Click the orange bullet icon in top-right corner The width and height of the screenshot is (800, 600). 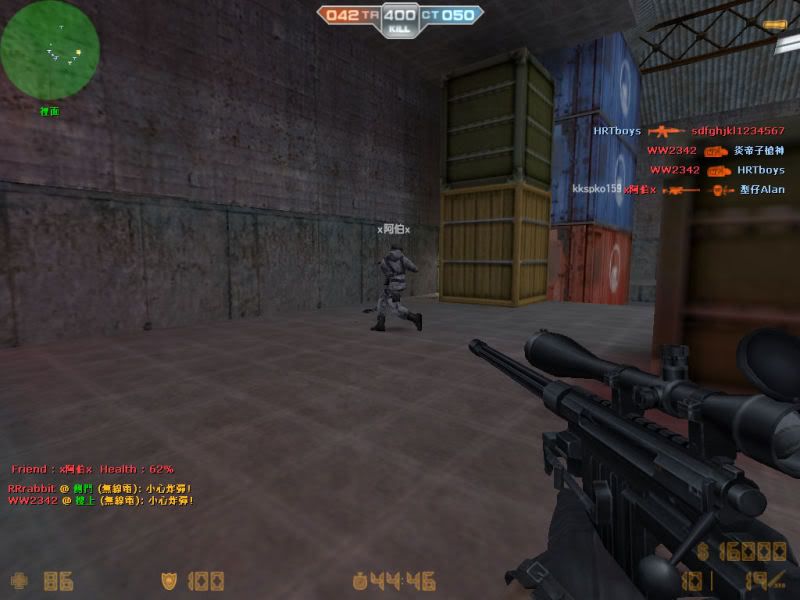tap(772, 23)
